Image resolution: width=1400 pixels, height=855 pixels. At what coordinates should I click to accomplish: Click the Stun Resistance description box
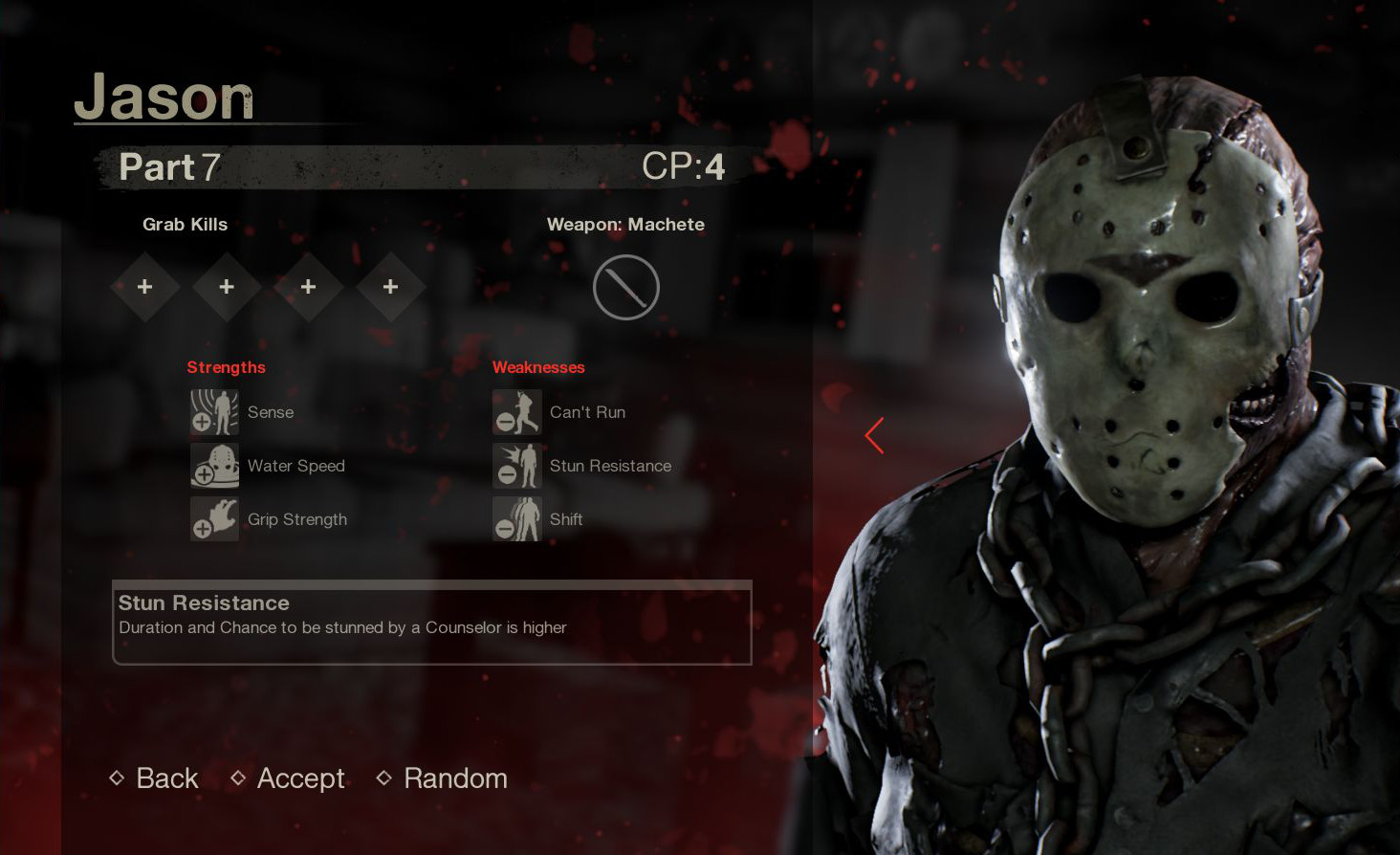point(431,622)
